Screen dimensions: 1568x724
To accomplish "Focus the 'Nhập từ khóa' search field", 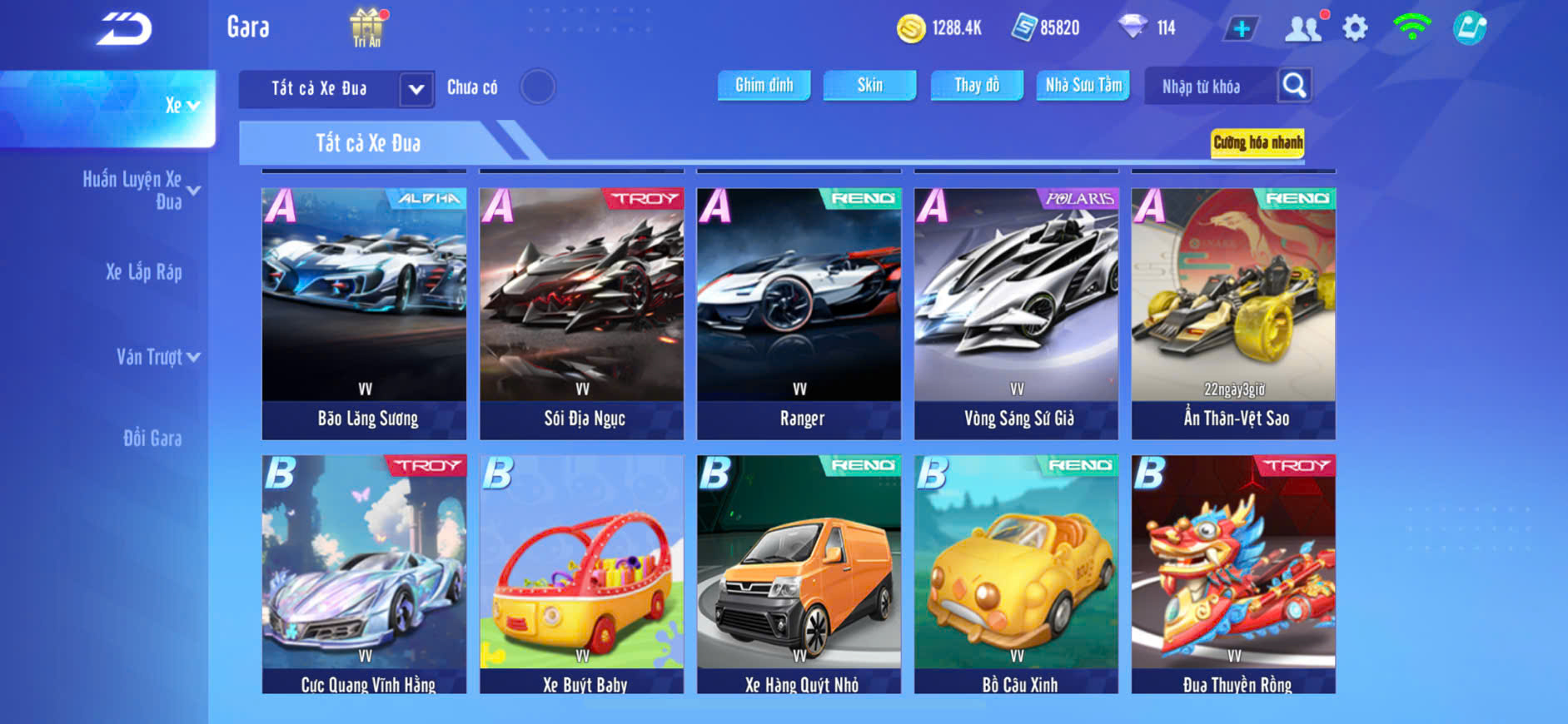I will click(x=1208, y=87).
